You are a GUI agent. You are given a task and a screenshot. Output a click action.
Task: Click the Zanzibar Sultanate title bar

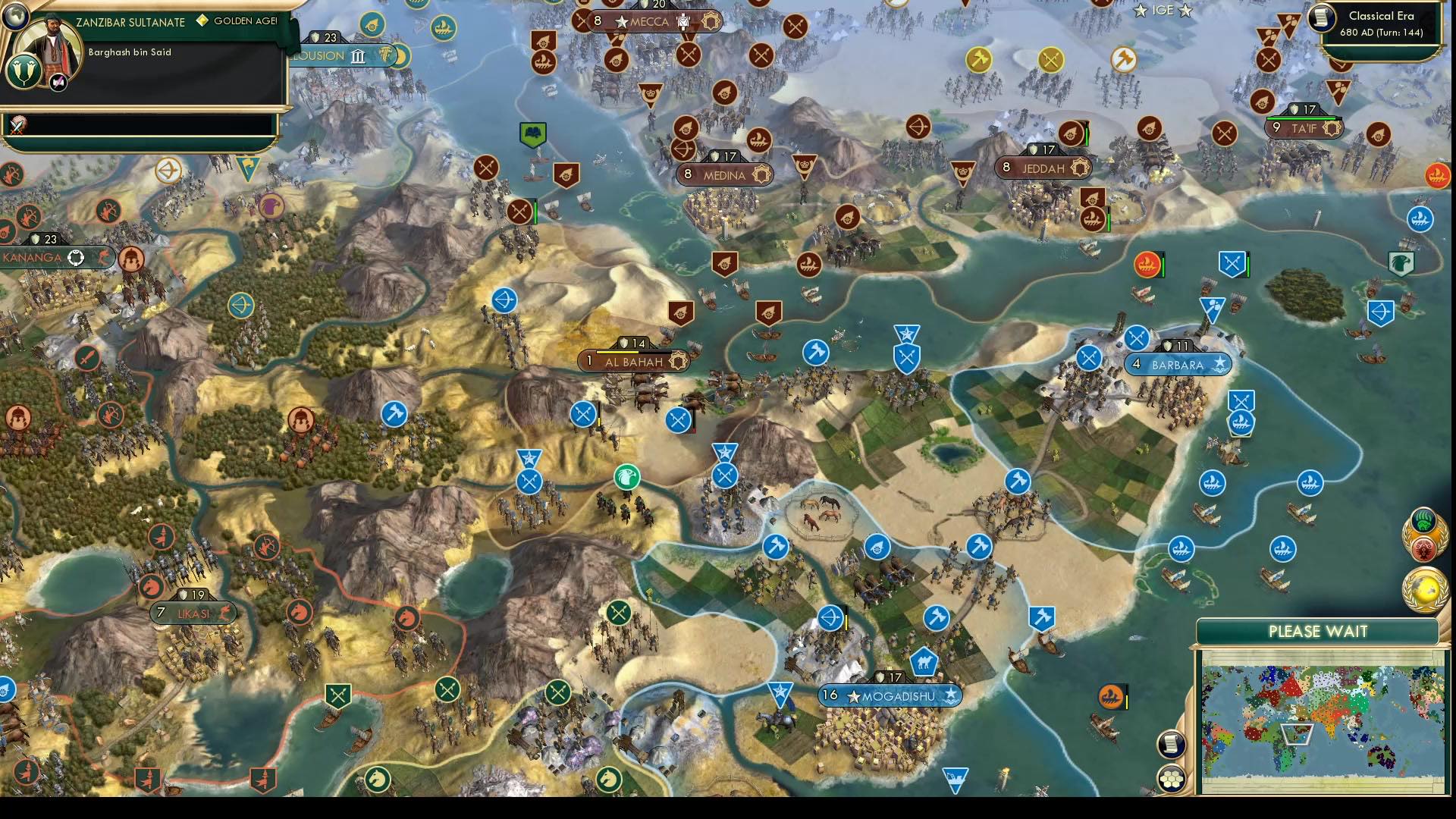click(130, 22)
